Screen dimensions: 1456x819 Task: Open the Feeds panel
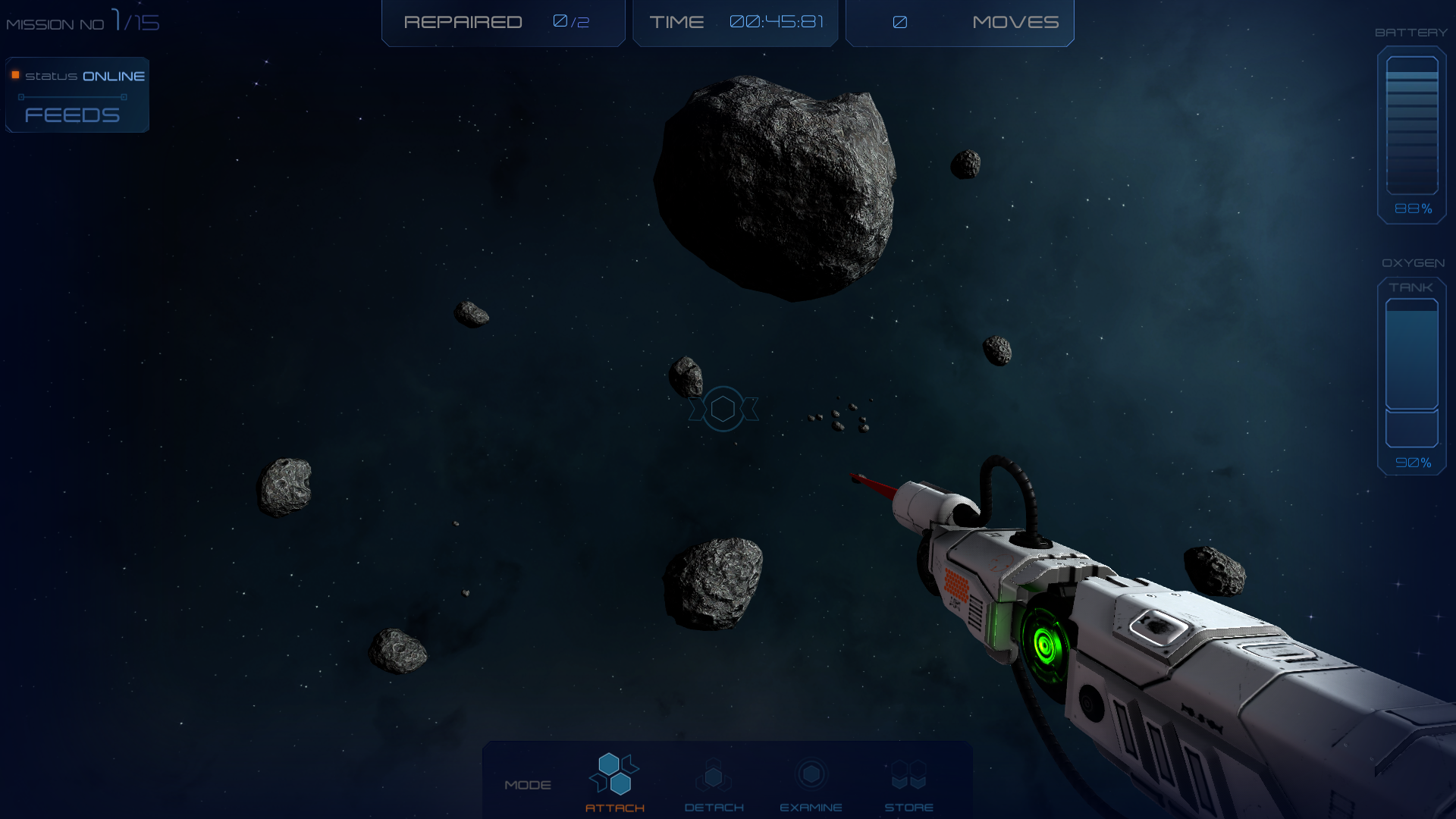pos(73,115)
